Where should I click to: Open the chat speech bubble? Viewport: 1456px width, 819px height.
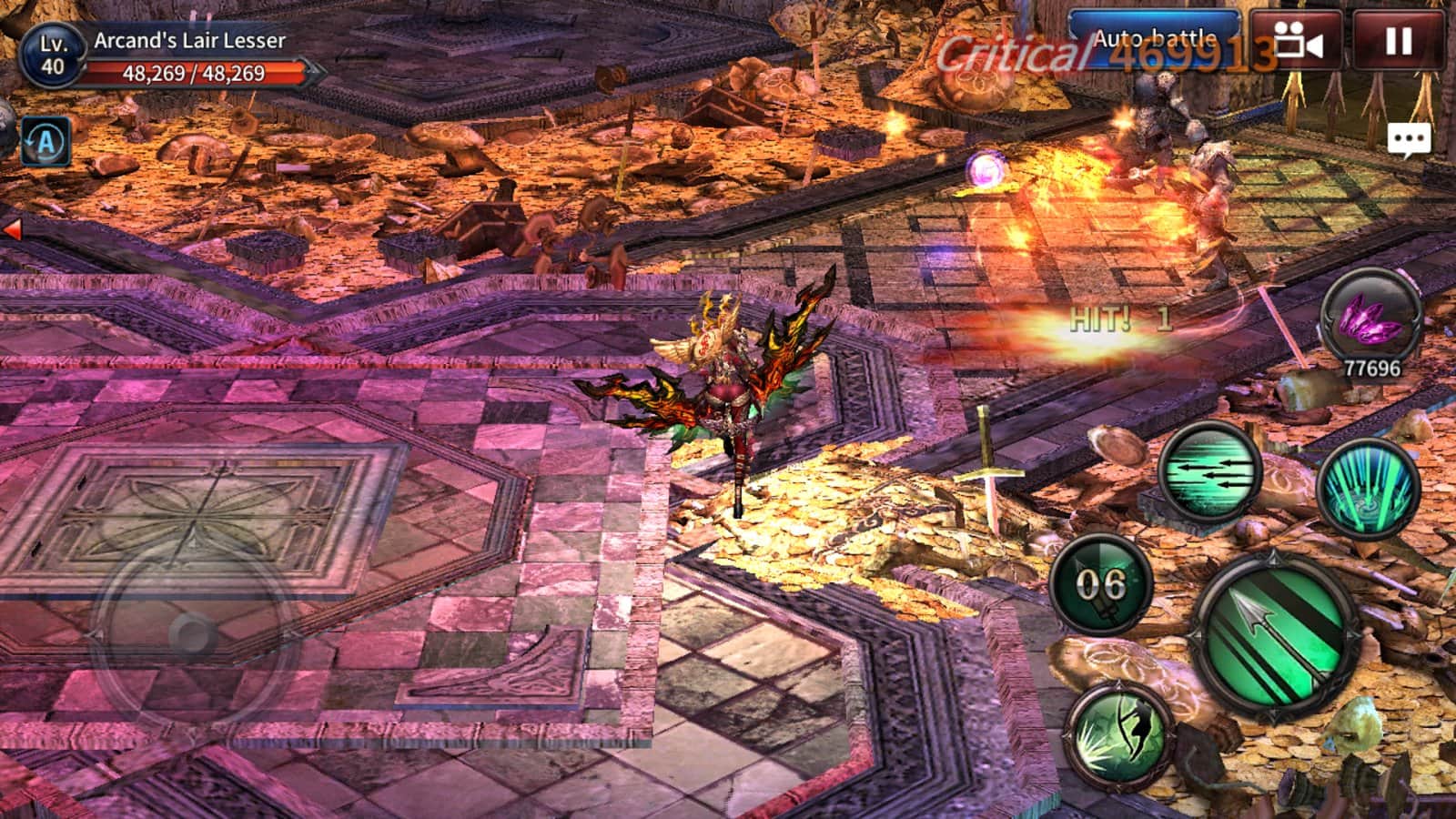[x=1409, y=140]
